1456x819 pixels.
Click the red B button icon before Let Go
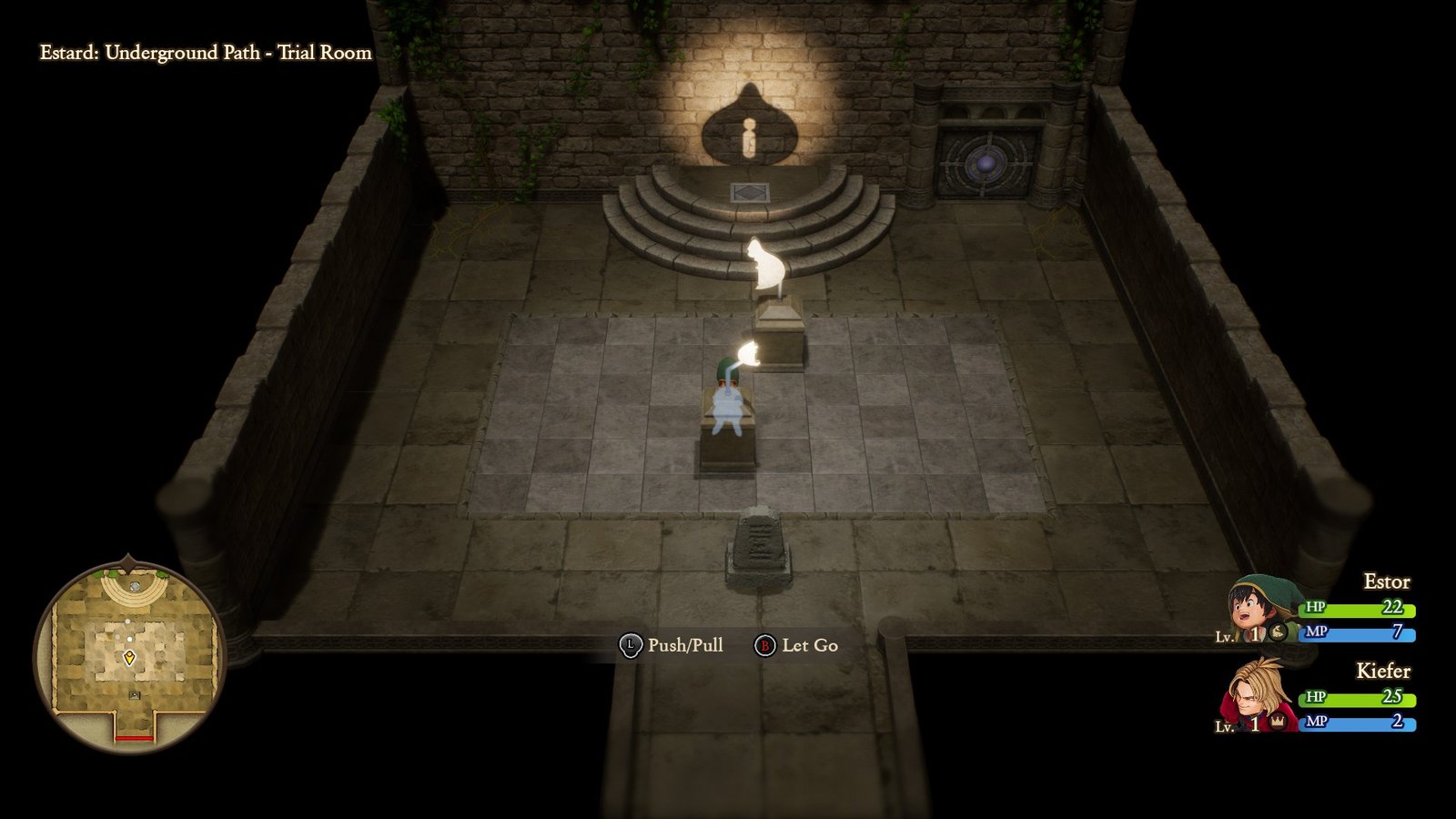767,646
